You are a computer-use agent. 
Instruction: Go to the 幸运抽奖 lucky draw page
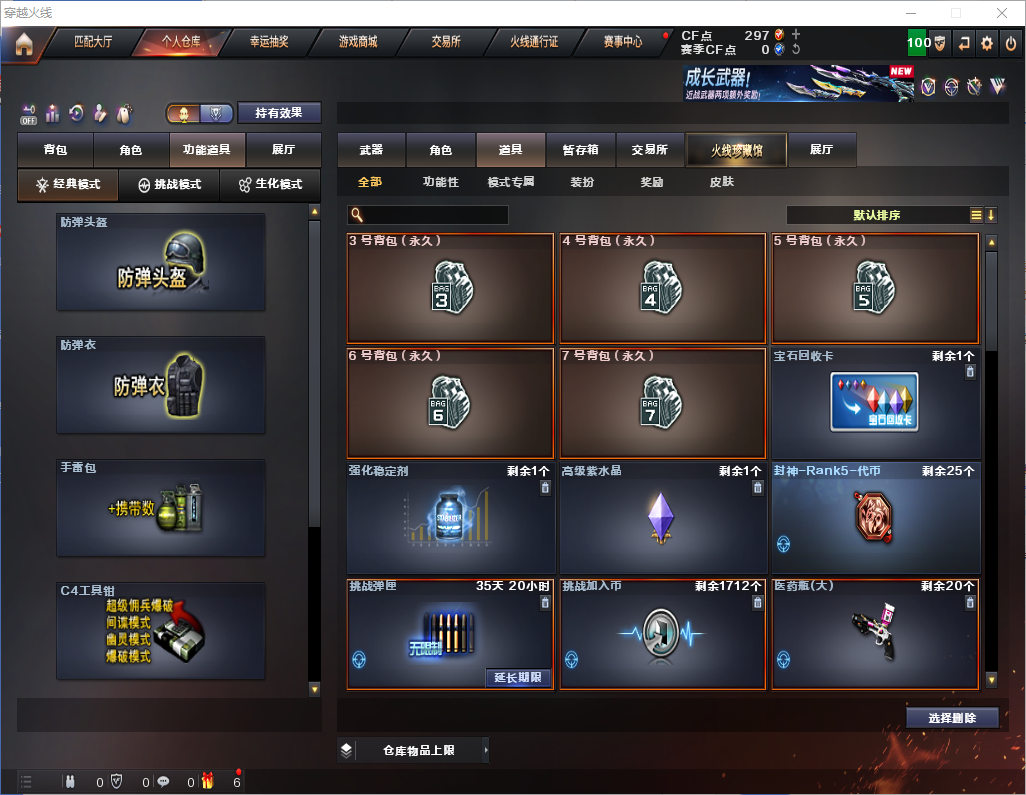click(x=268, y=43)
